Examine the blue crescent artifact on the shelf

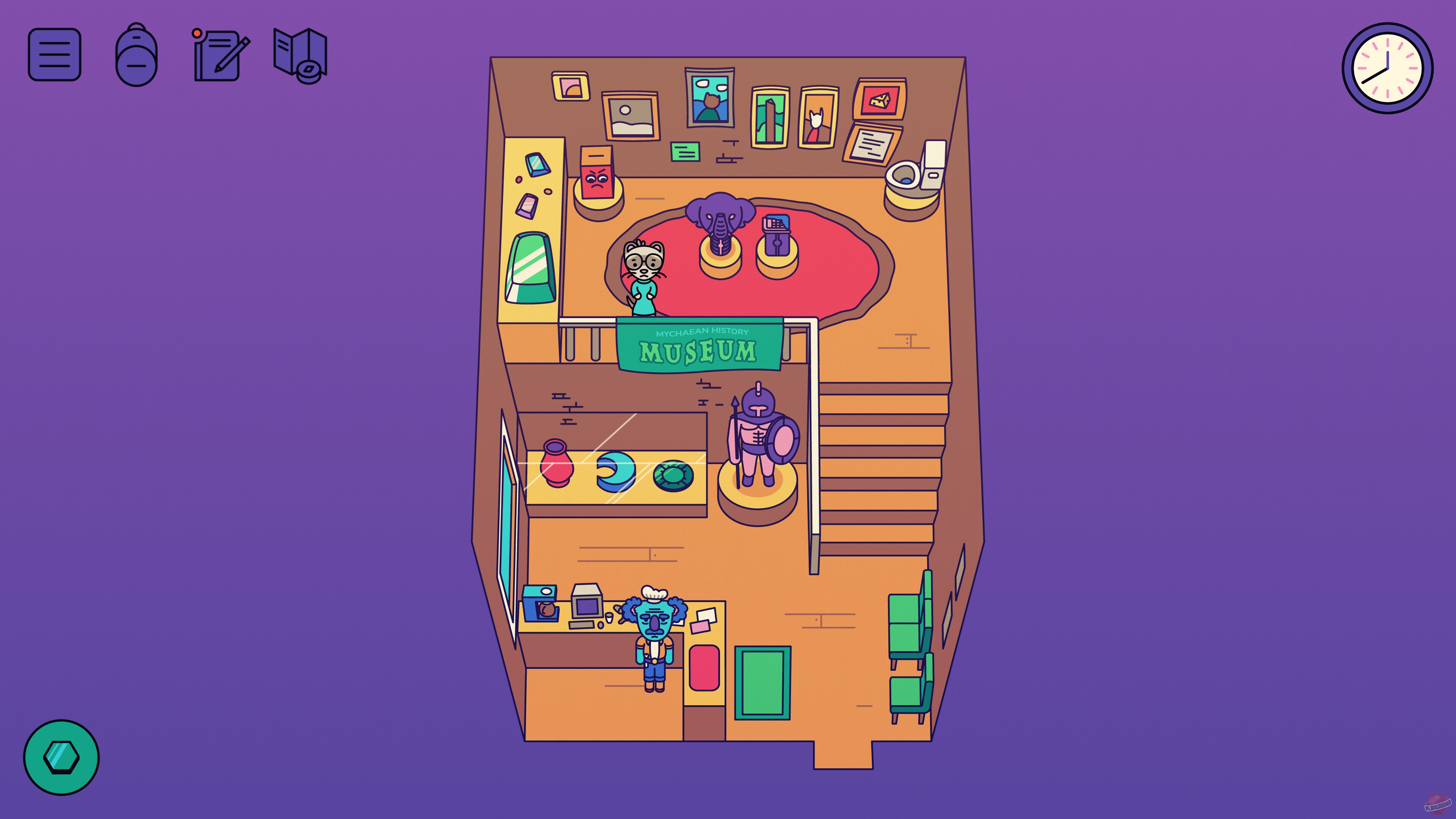(616, 472)
